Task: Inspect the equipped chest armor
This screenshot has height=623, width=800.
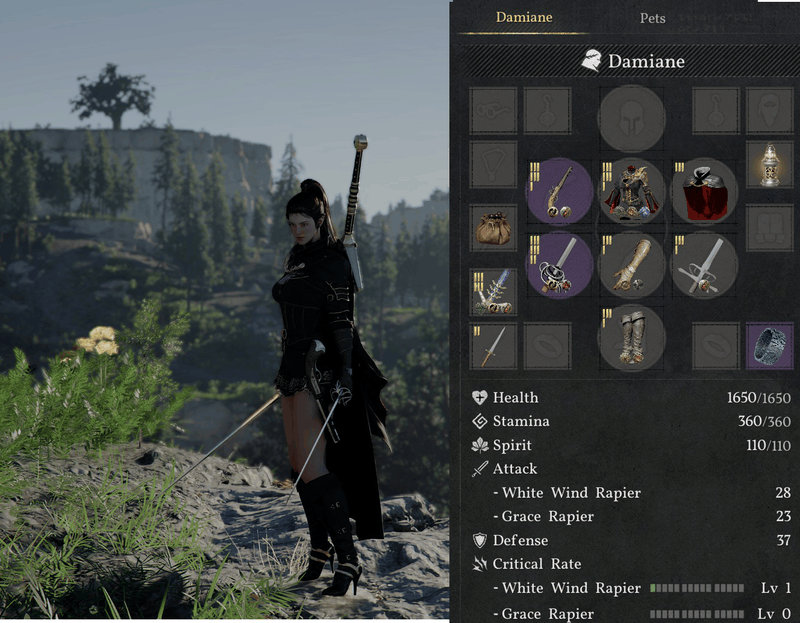Action: coord(632,191)
